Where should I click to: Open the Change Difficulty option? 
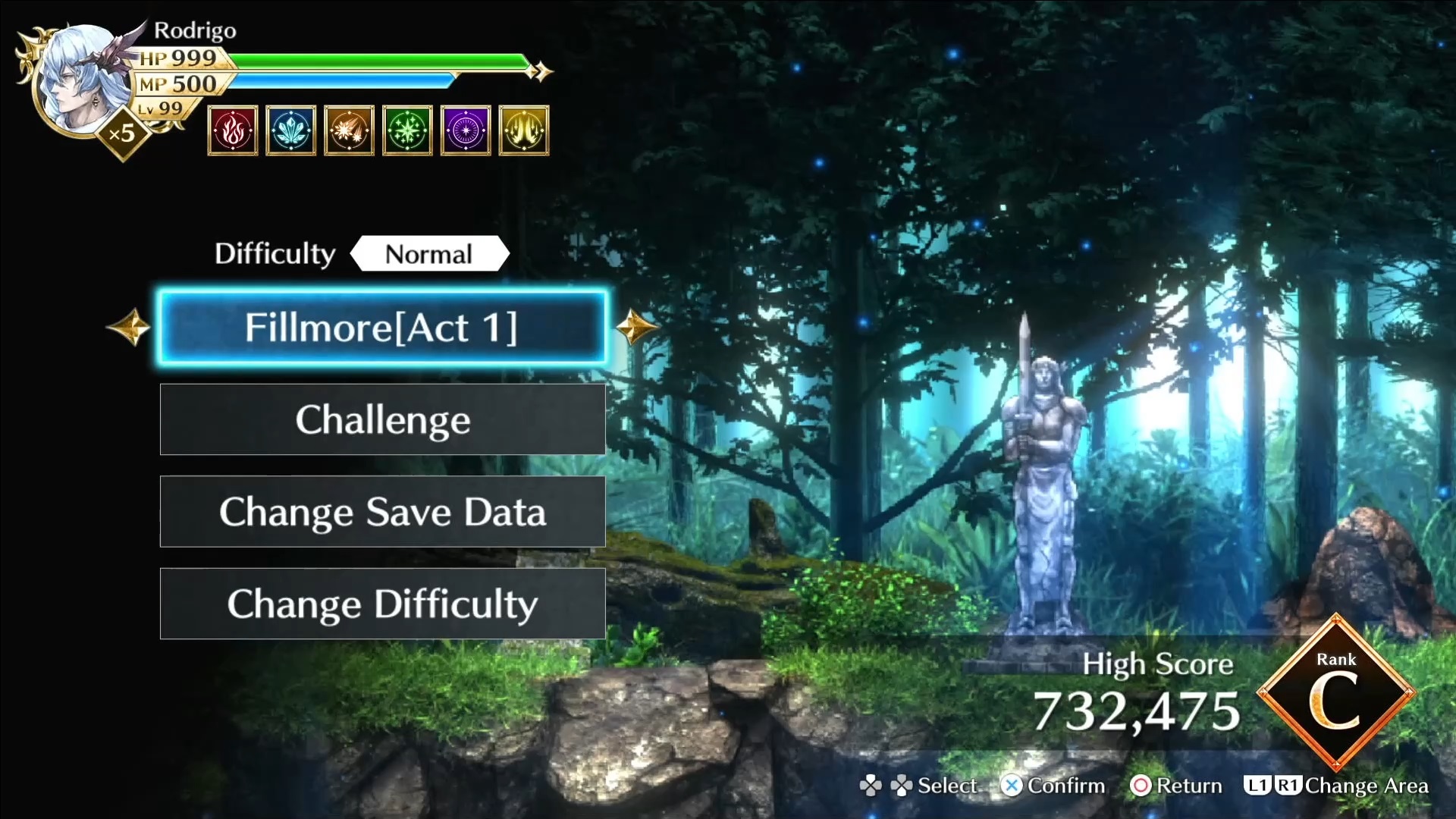[x=382, y=604]
